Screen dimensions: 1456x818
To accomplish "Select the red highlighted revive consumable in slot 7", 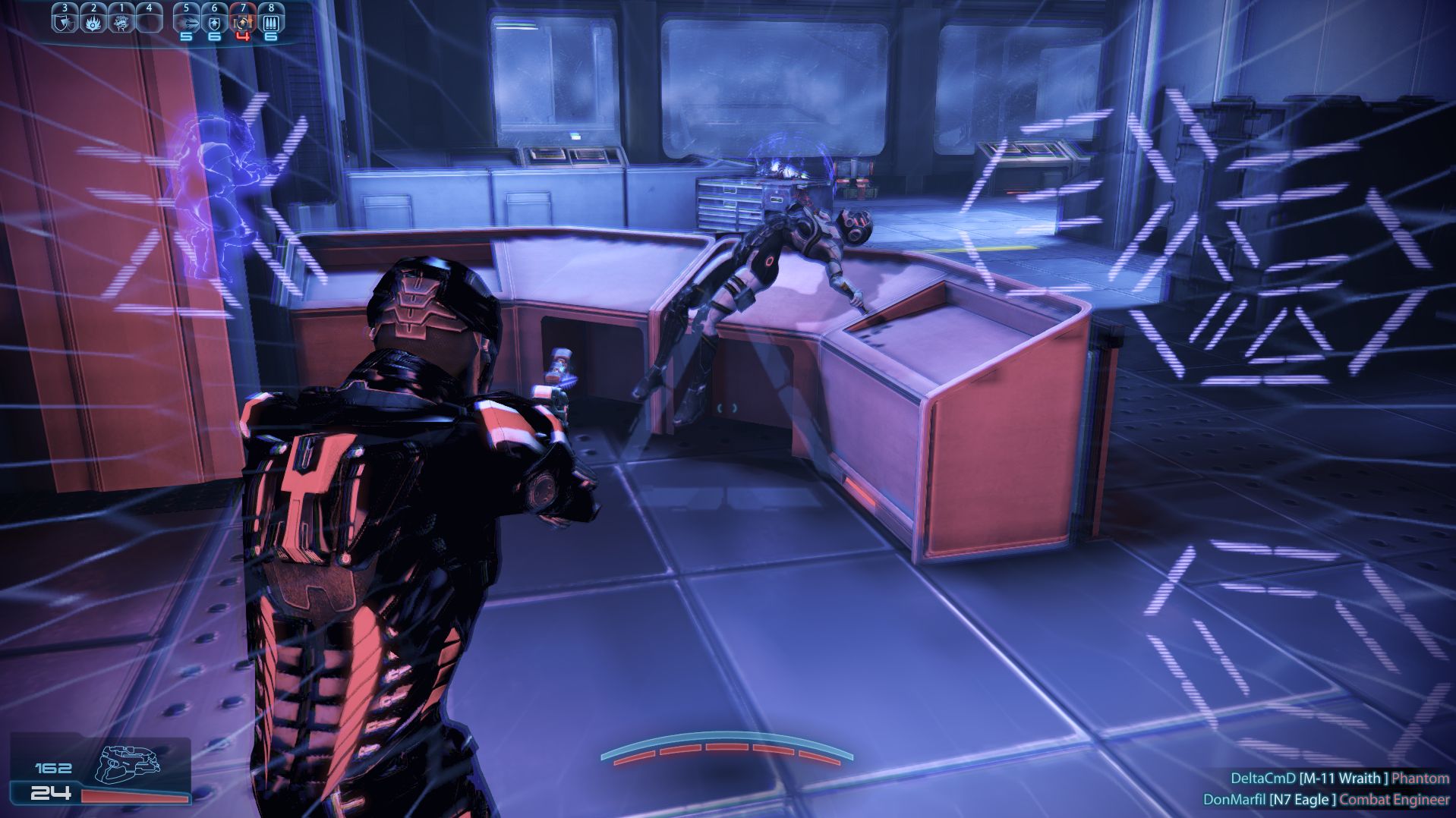I will point(243,21).
